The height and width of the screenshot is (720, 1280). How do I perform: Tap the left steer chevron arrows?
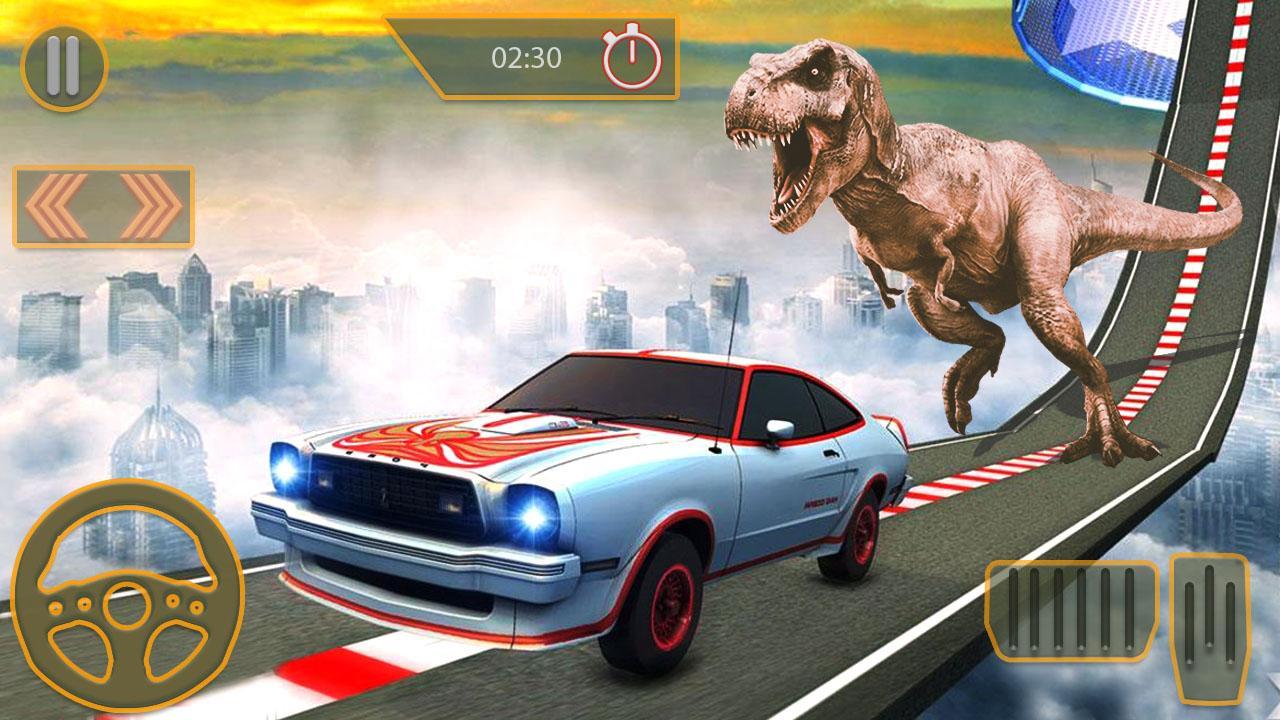(x=55, y=205)
